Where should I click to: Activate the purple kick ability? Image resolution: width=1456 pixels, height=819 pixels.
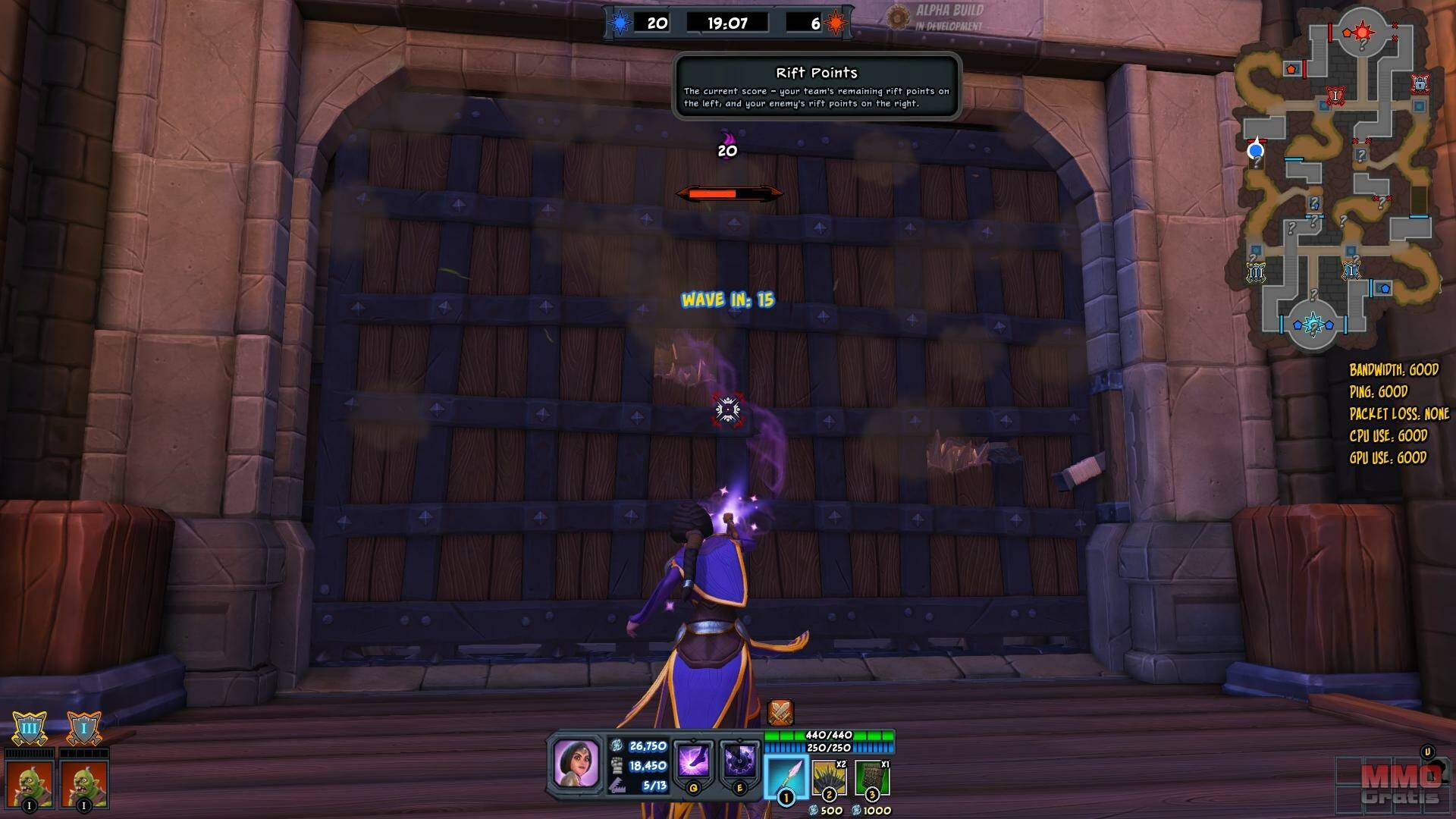coord(693,761)
